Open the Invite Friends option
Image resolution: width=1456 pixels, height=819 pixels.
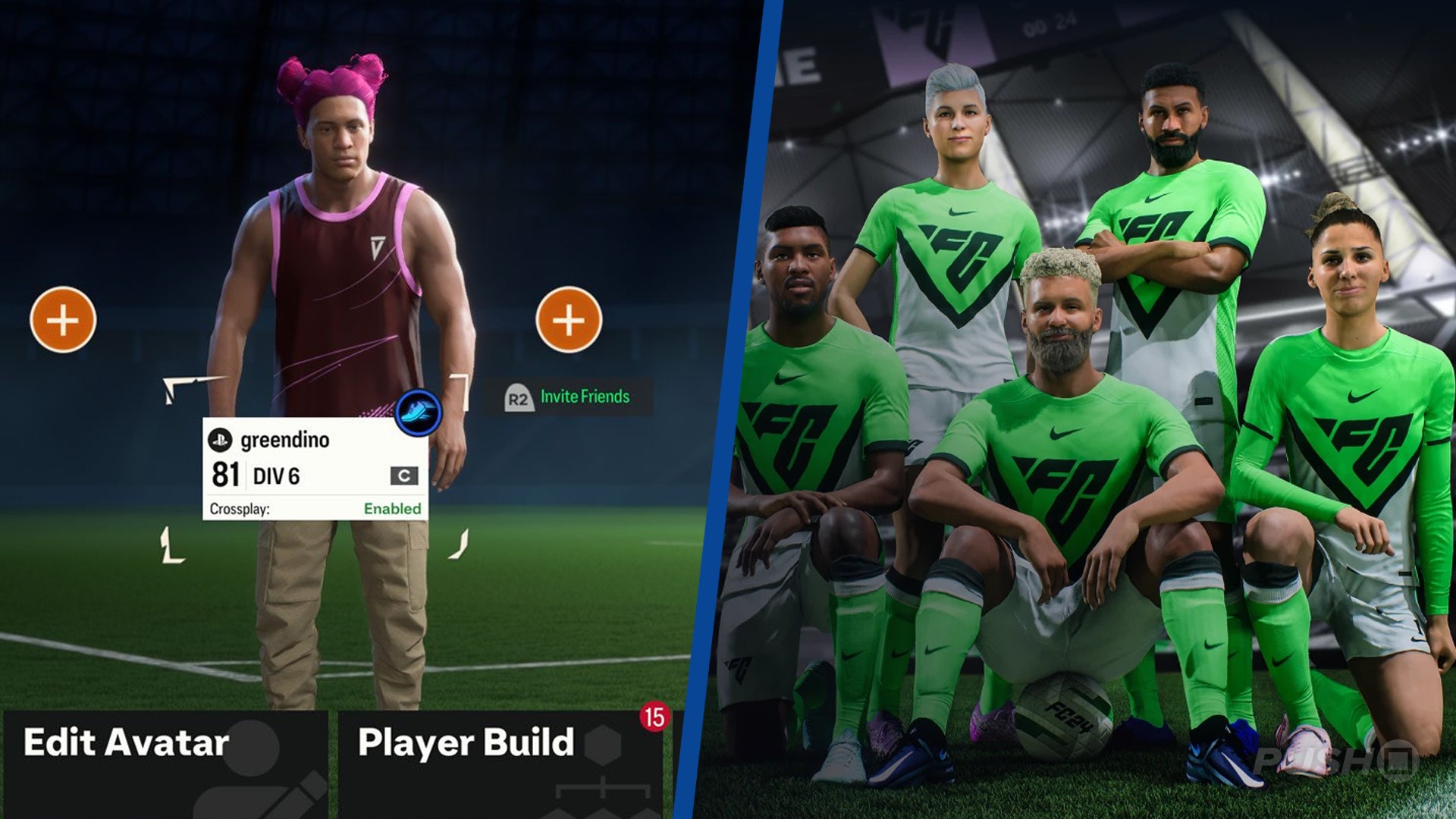tap(584, 395)
